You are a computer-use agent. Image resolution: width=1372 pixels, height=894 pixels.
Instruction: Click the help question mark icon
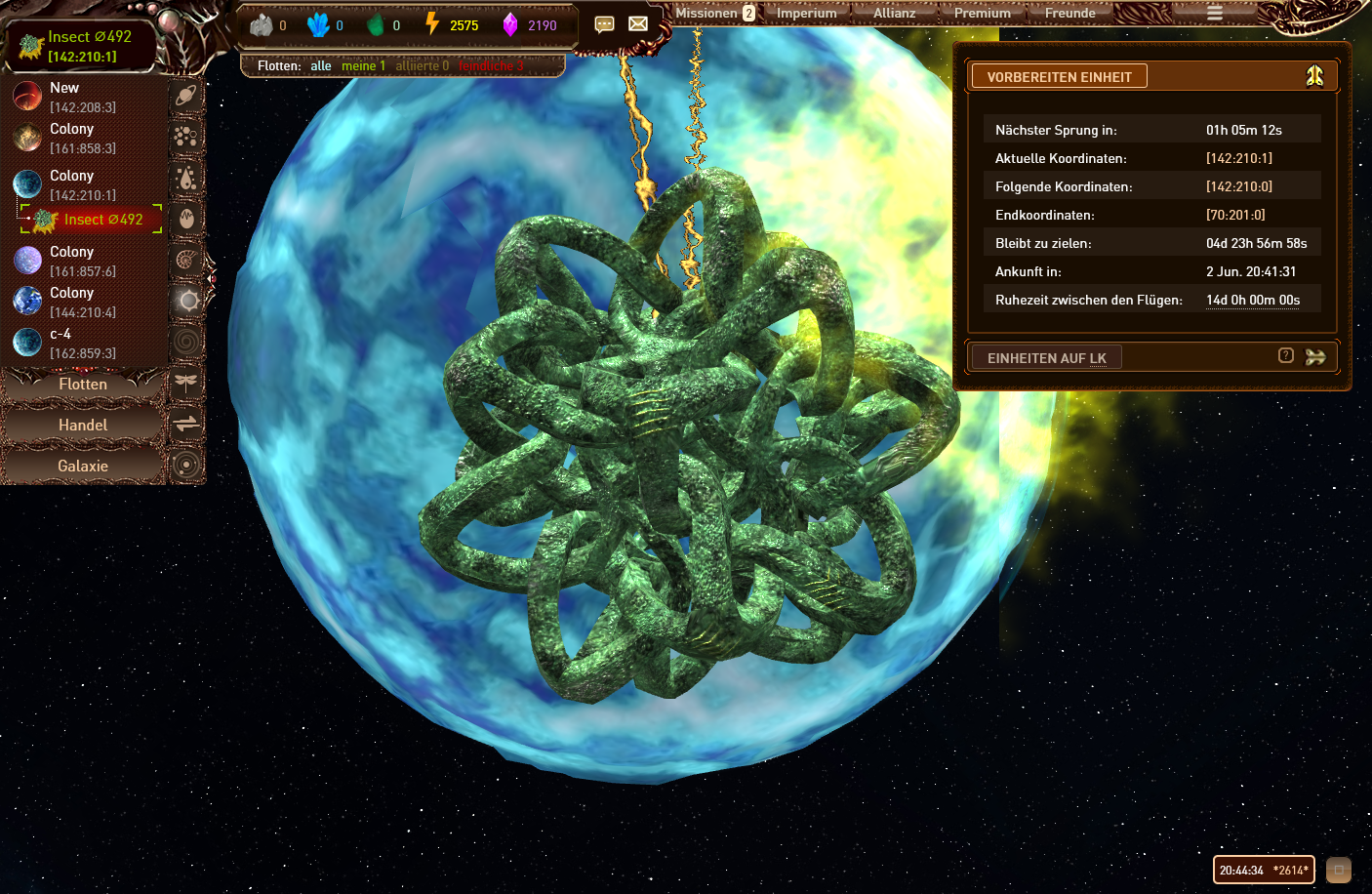tap(1286, 356)
